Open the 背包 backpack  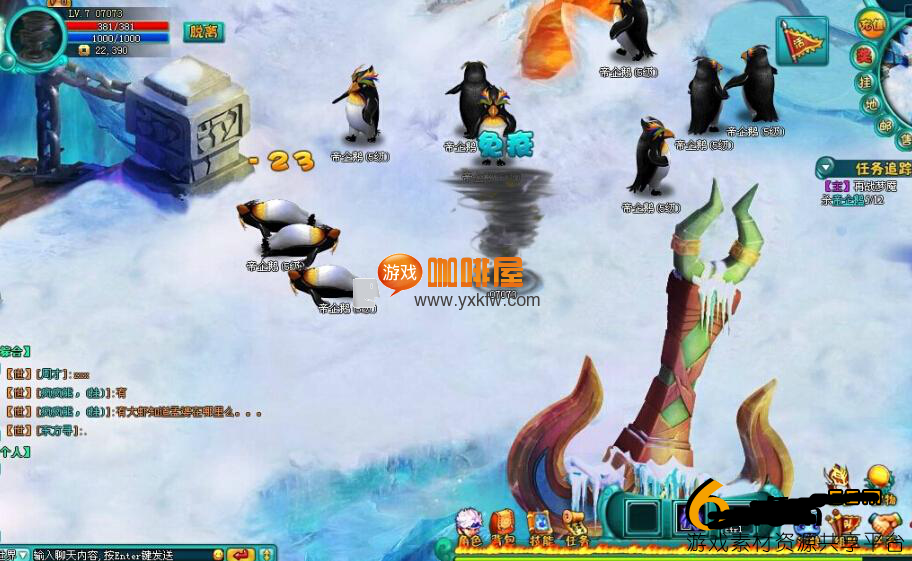click(x=502, y=528)
